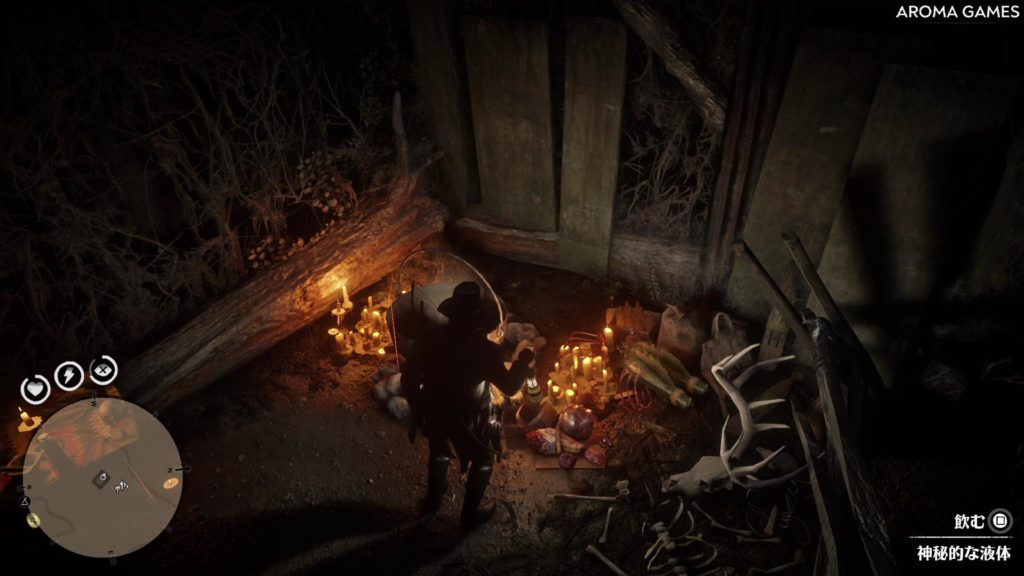Select the lightning bolt stamina core
The width and height of the screenshot is (1024, 576).
click(69, 375)
